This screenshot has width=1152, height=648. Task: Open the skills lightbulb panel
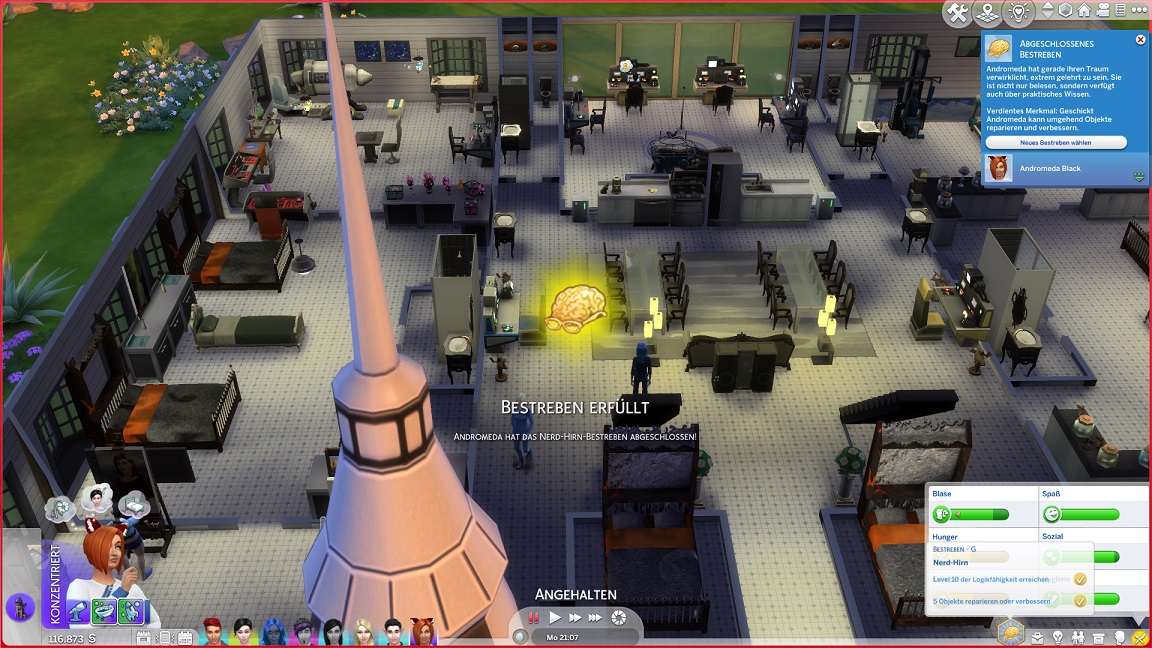click(1058, 637)
